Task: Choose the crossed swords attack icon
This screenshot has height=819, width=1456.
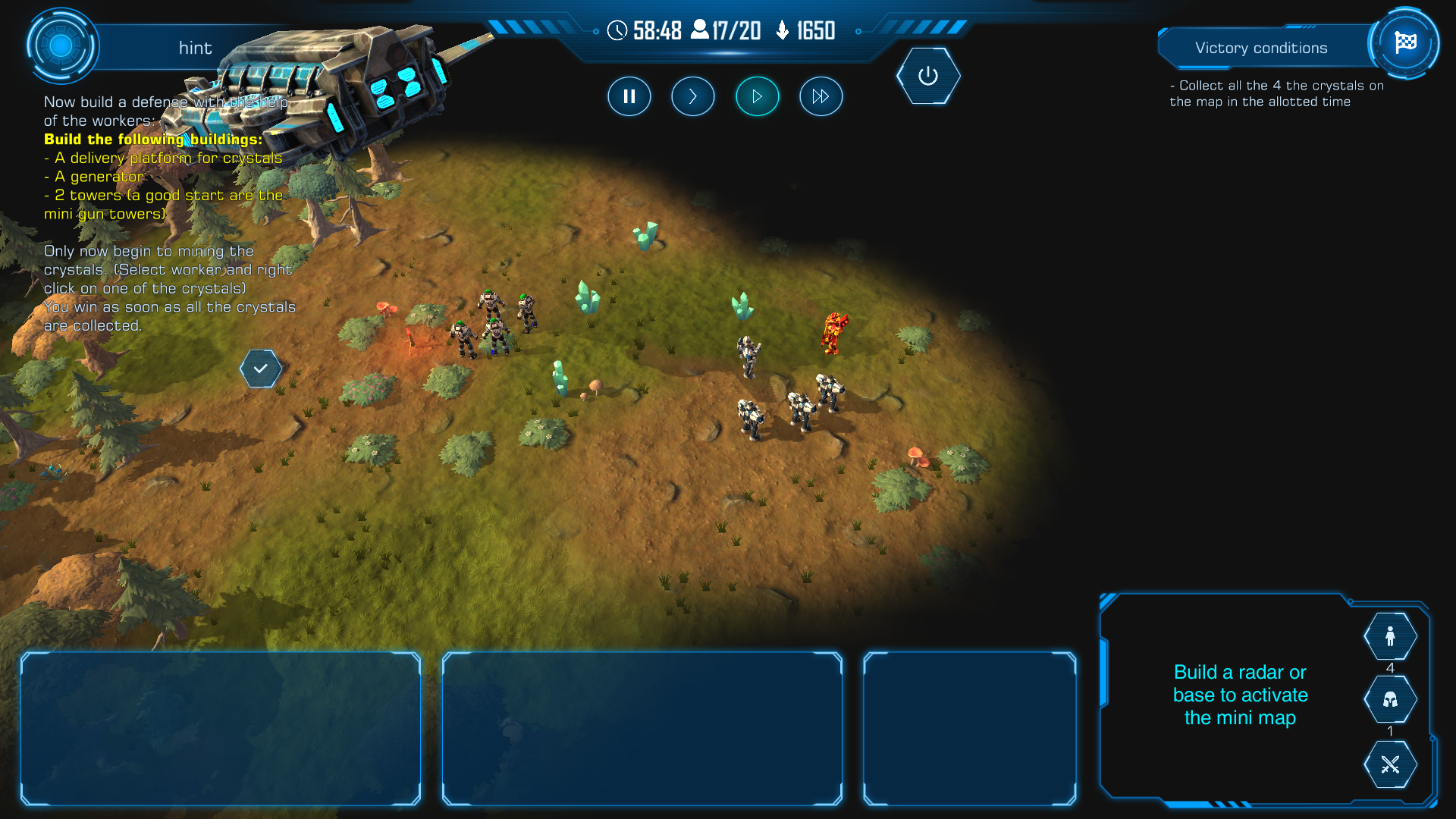Action: coord(1390,764)
